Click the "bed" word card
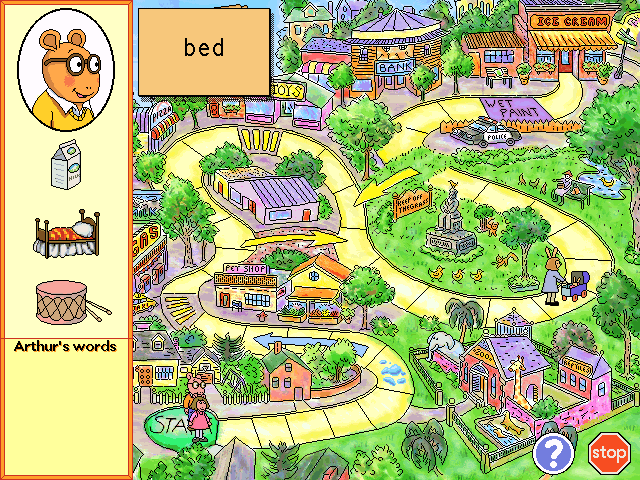 204,51
